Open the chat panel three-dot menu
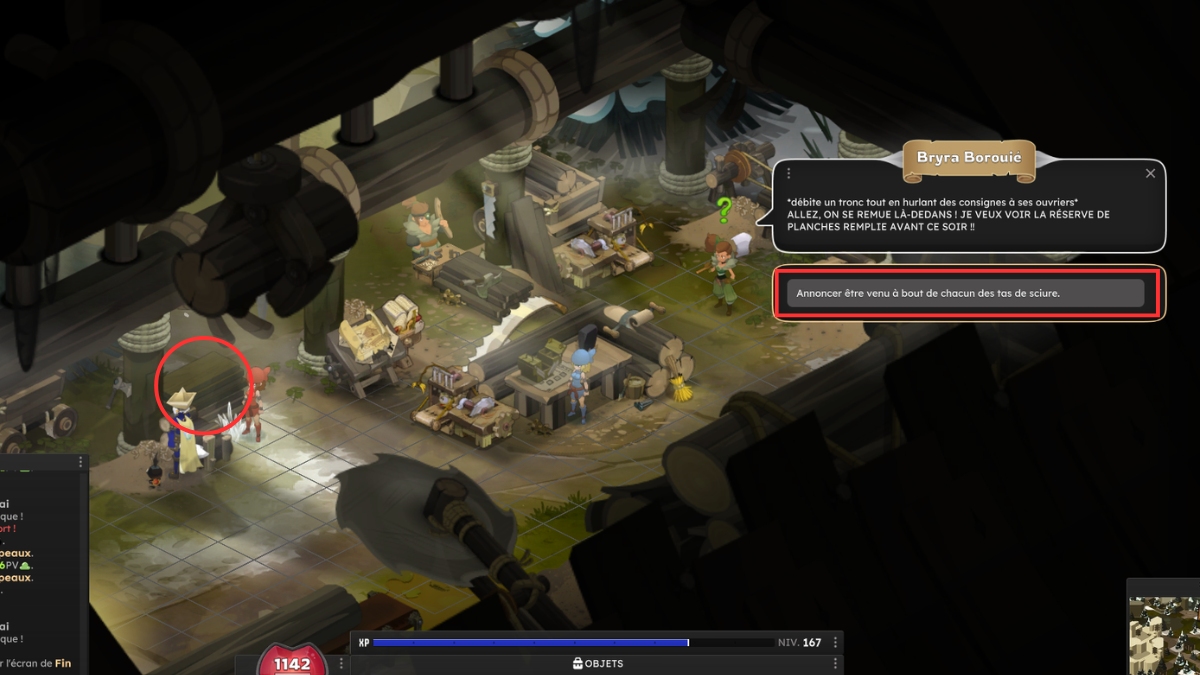Viewport: 1200px width, 675px height. [80, 464]
